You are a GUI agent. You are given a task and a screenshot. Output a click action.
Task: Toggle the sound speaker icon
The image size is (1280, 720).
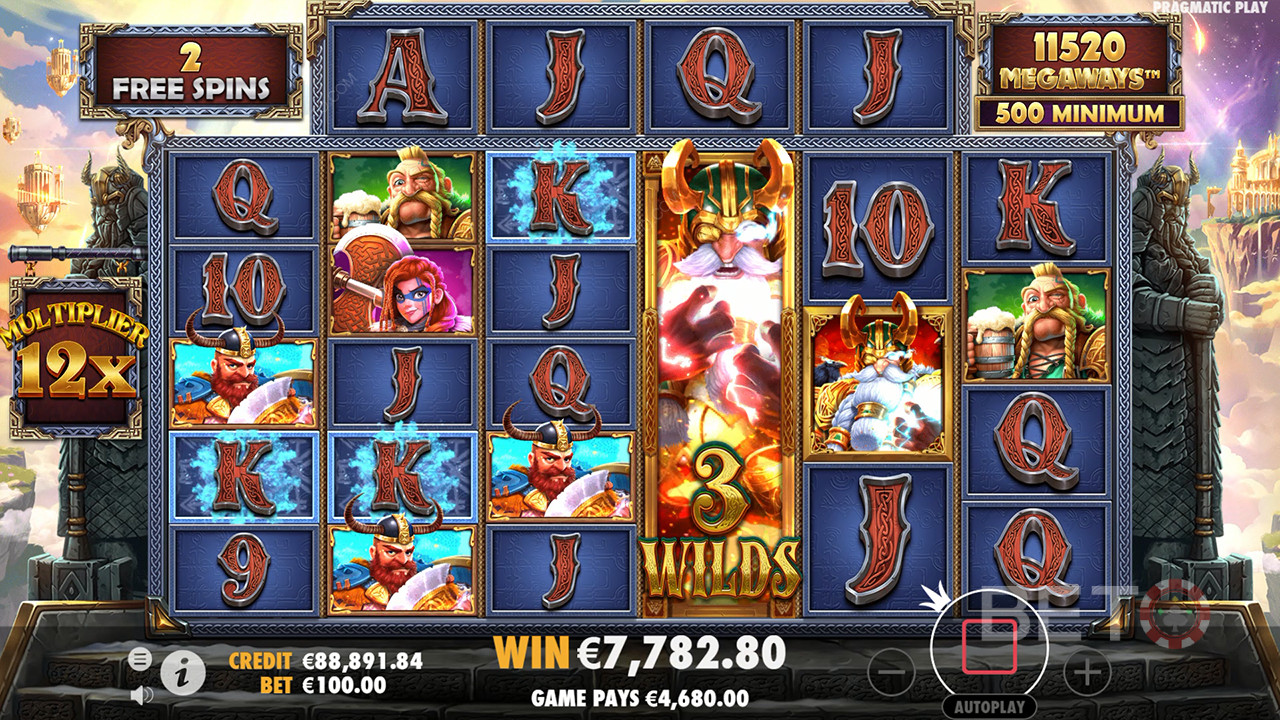[x=141, y=693]
